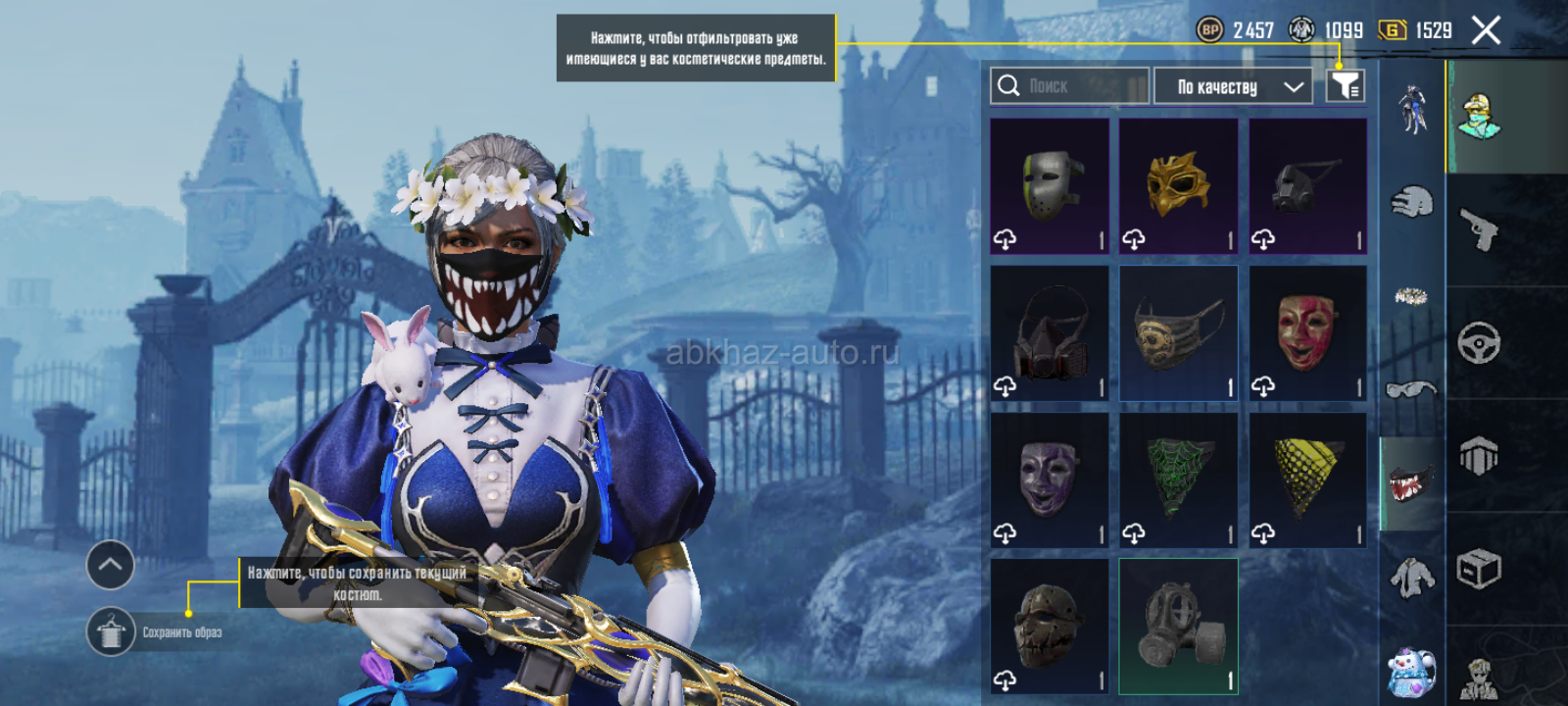
Task: Choose the red and black respirator mask
Action: click(1049, 333)
